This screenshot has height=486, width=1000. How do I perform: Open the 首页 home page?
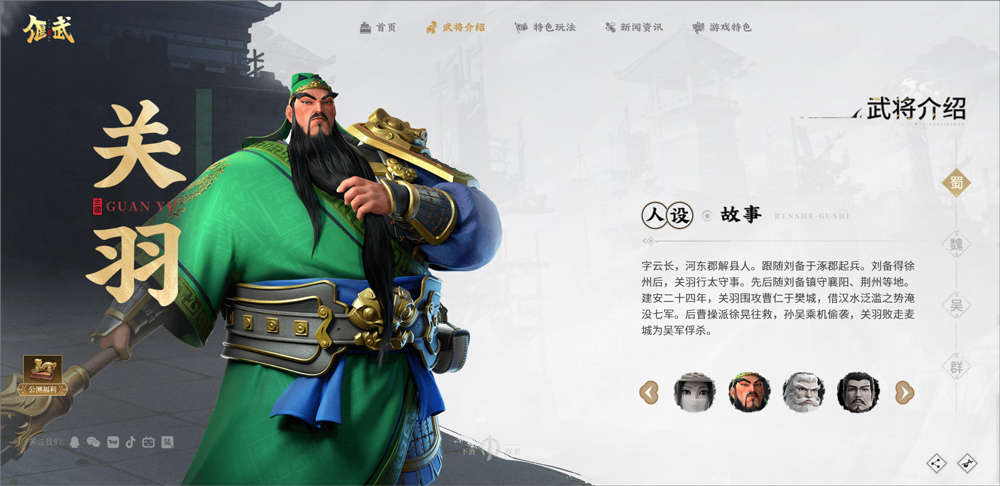tap(378, 27)
